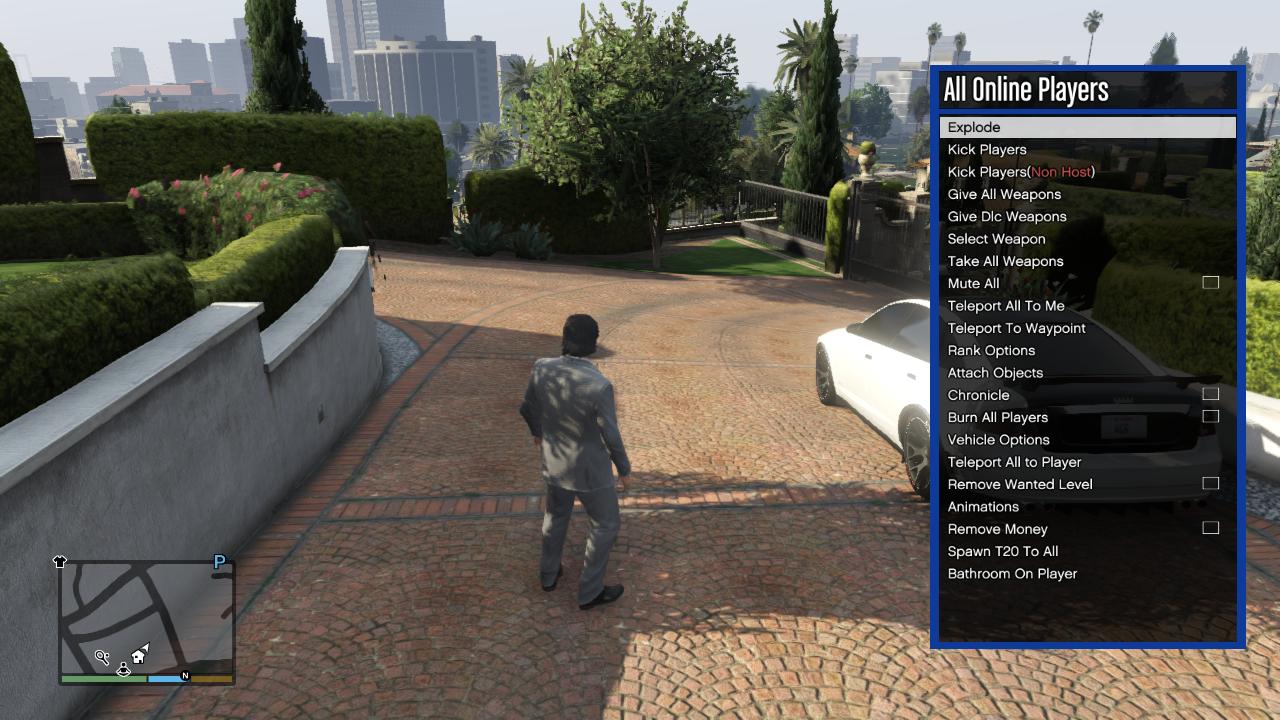
Task: Open Vehicle Options
Action: click(998, 439)
